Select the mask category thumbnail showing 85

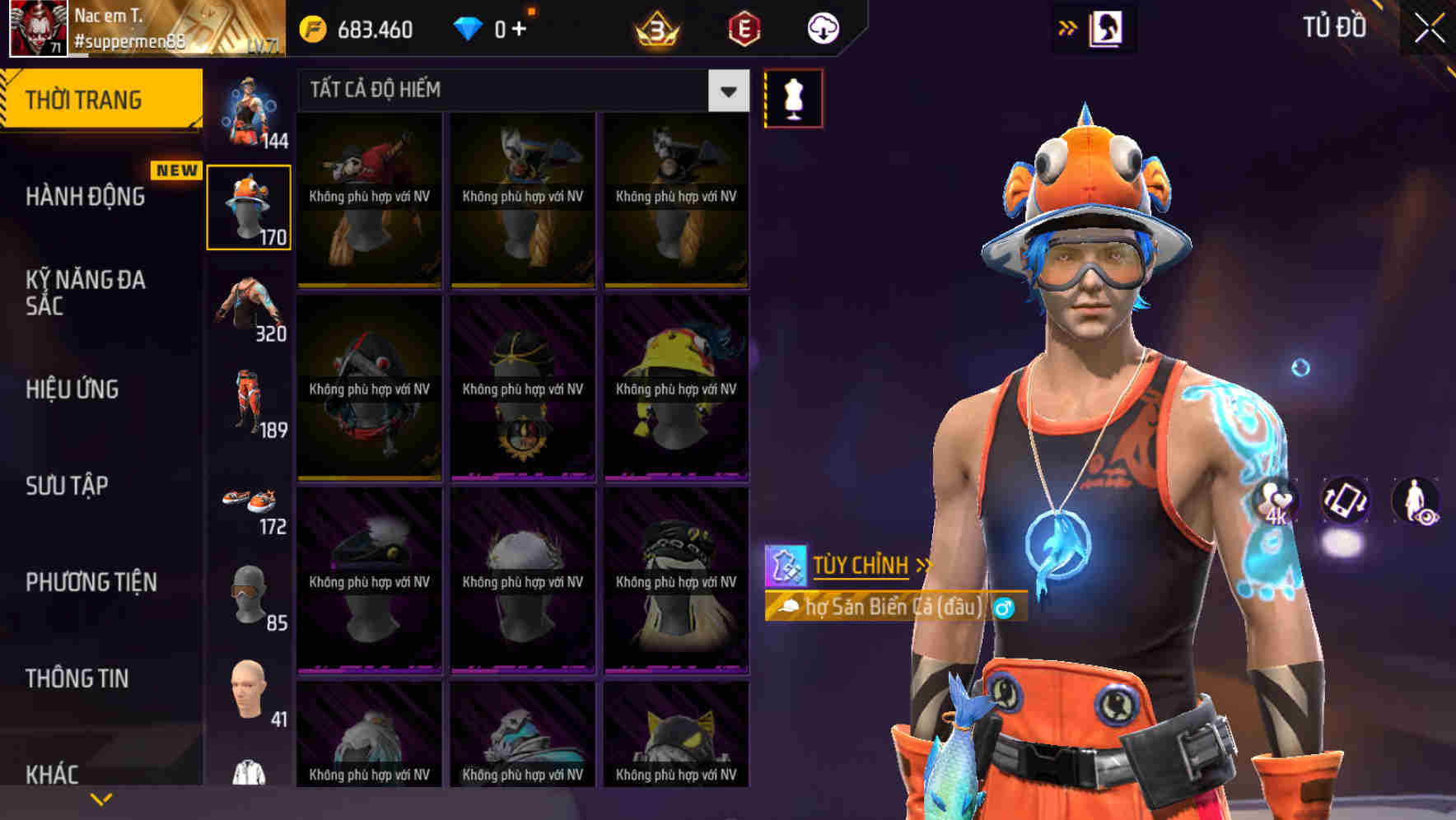tap(250, 593)
